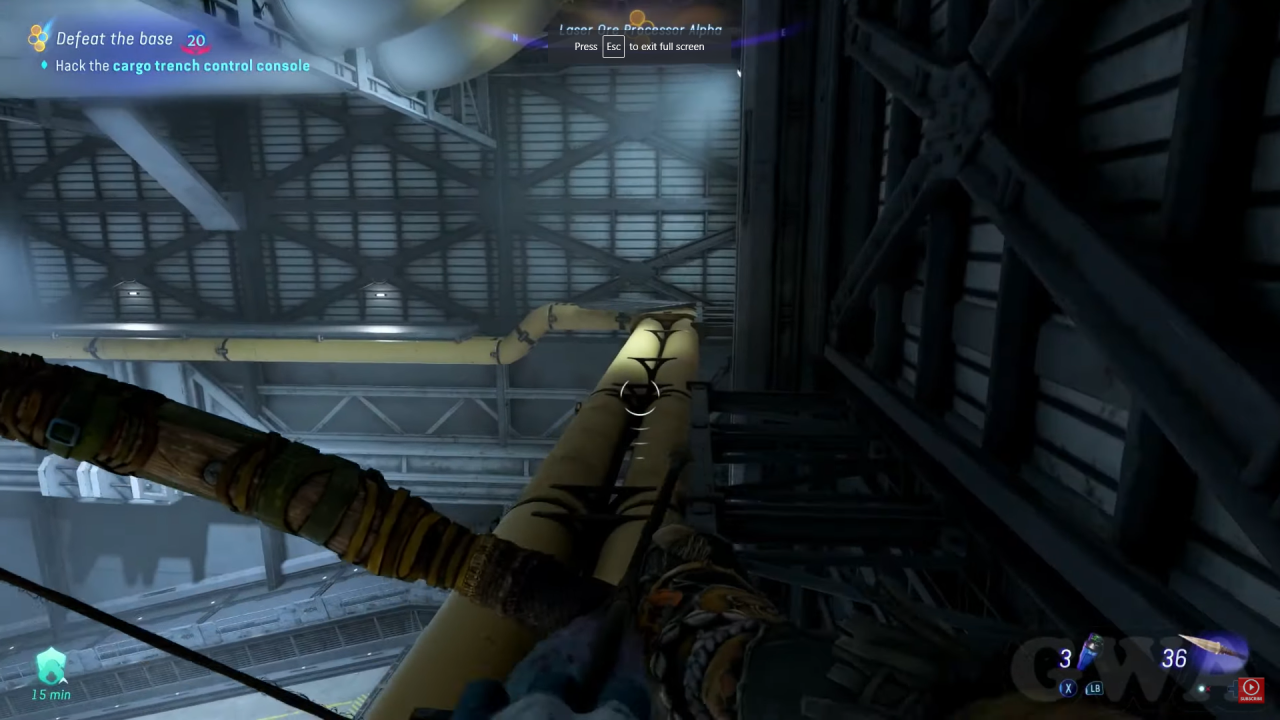This screenshot has height=720, width=1280.
Task: Click the red Subscribe button
Action: click(1251, 688)
